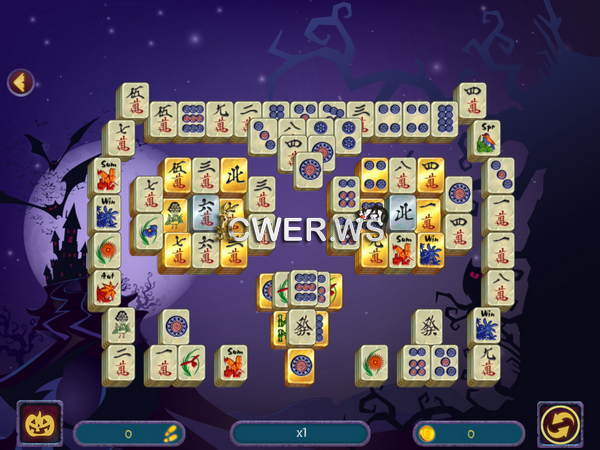Choose the gold-highlighted North wind tile

point(233,176)
